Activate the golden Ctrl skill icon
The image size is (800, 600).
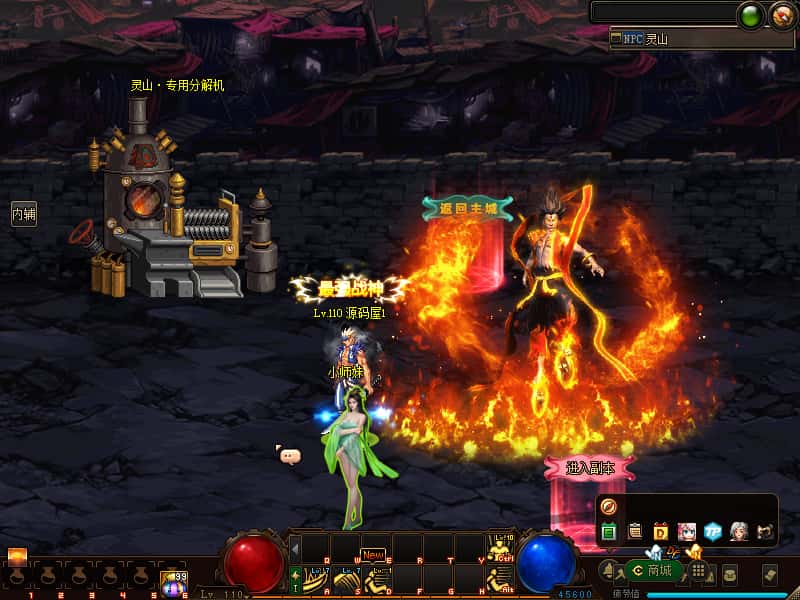[498, 548]
